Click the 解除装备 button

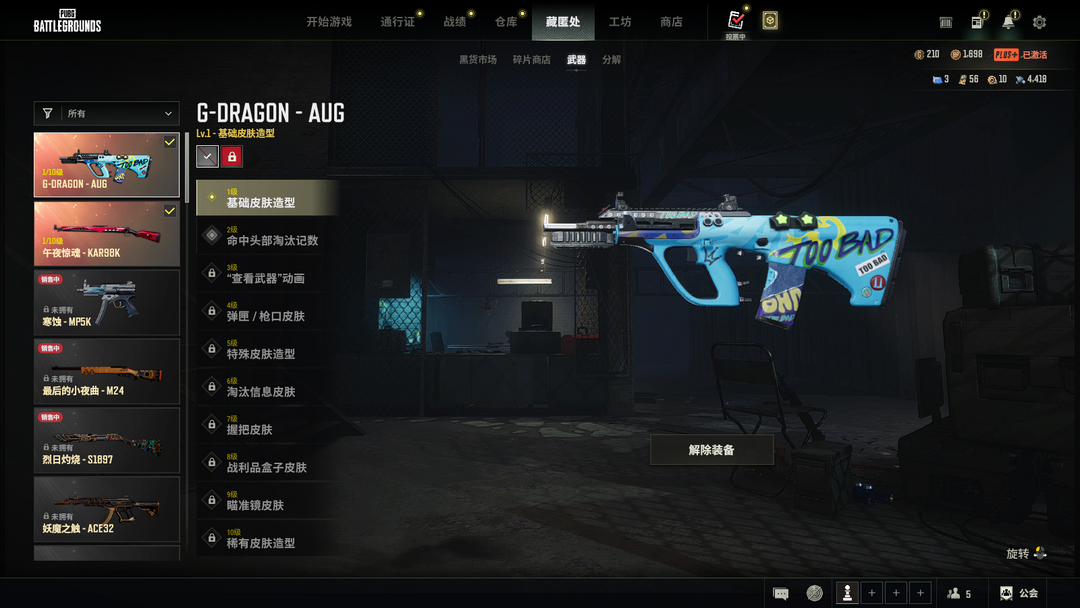[x=712, y=450]
